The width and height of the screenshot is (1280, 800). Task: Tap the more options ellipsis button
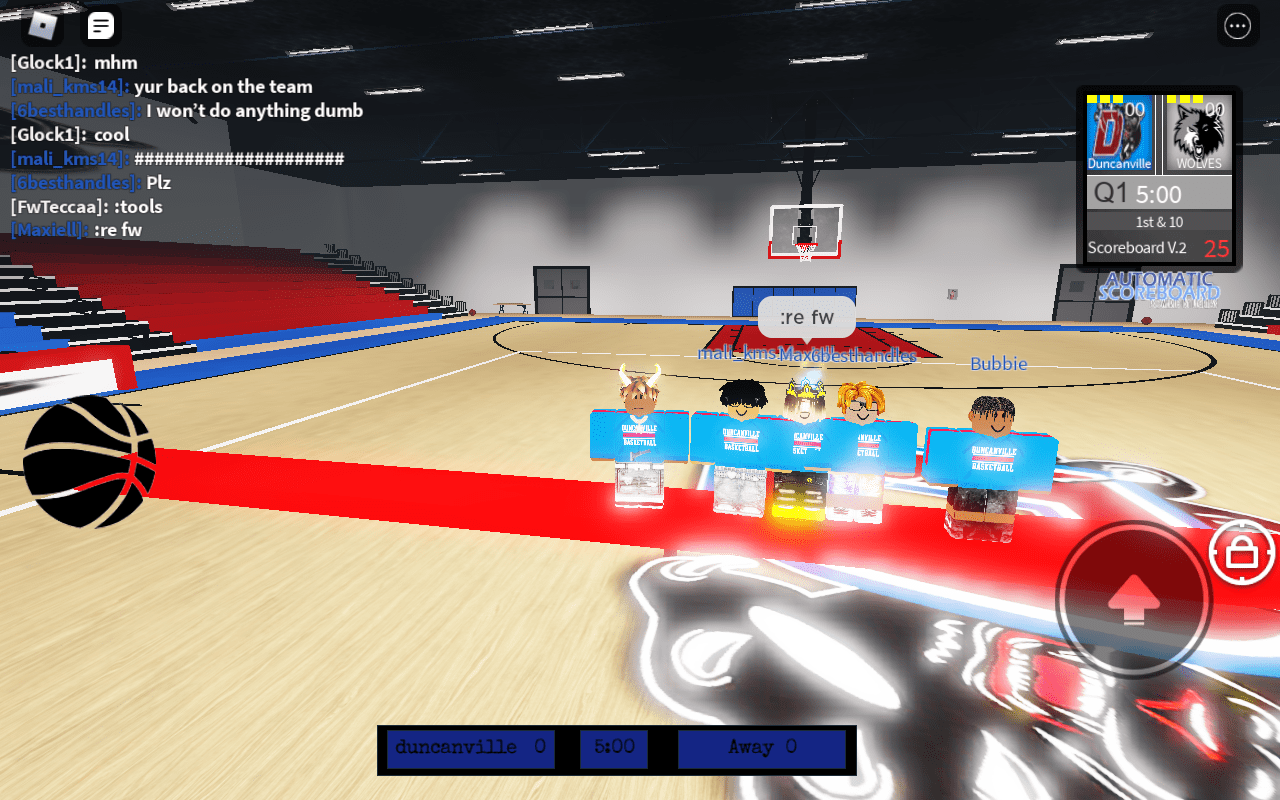[x=1237, y=26]
